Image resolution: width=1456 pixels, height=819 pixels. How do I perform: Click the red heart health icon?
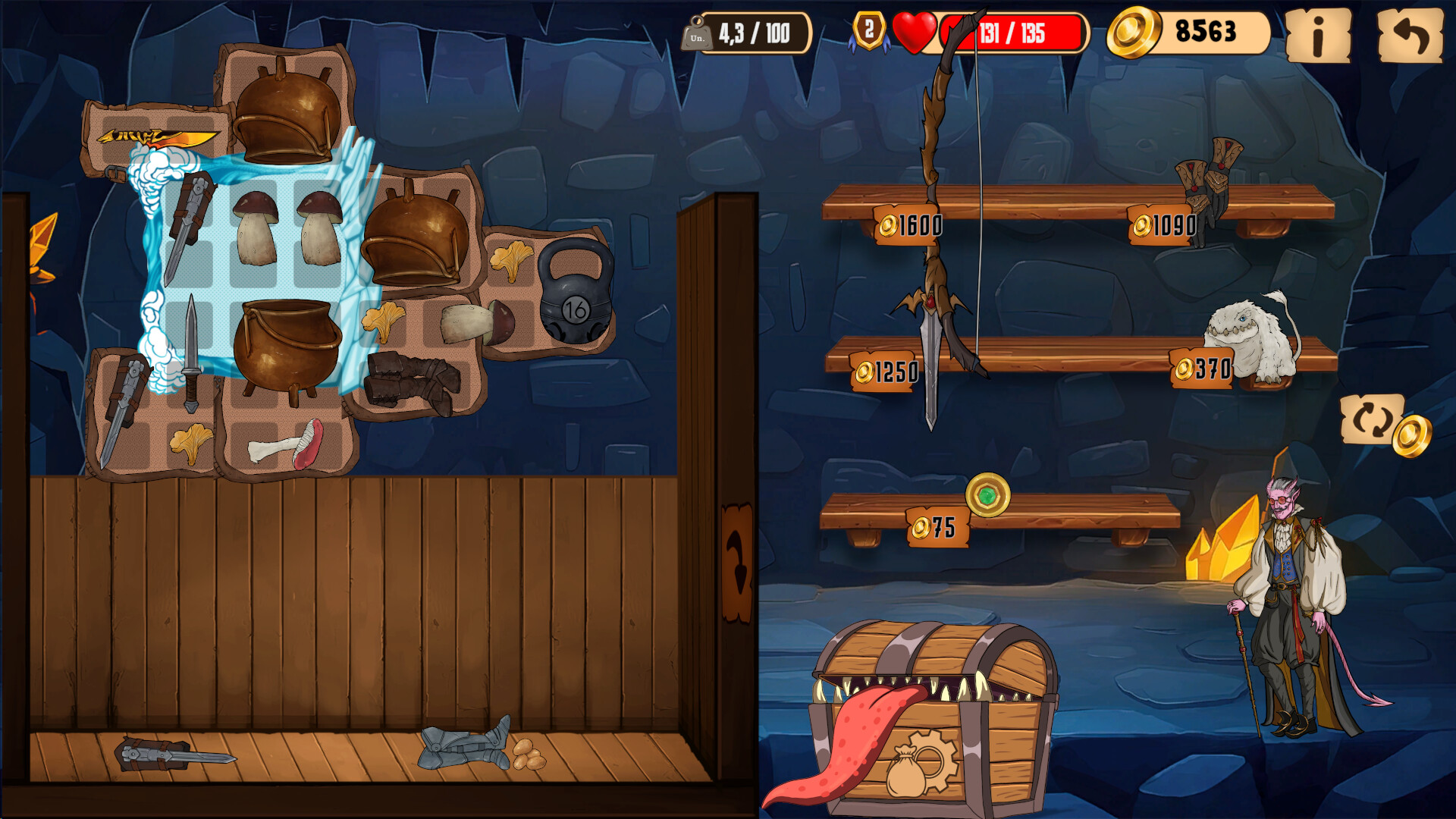click(914, 32)
